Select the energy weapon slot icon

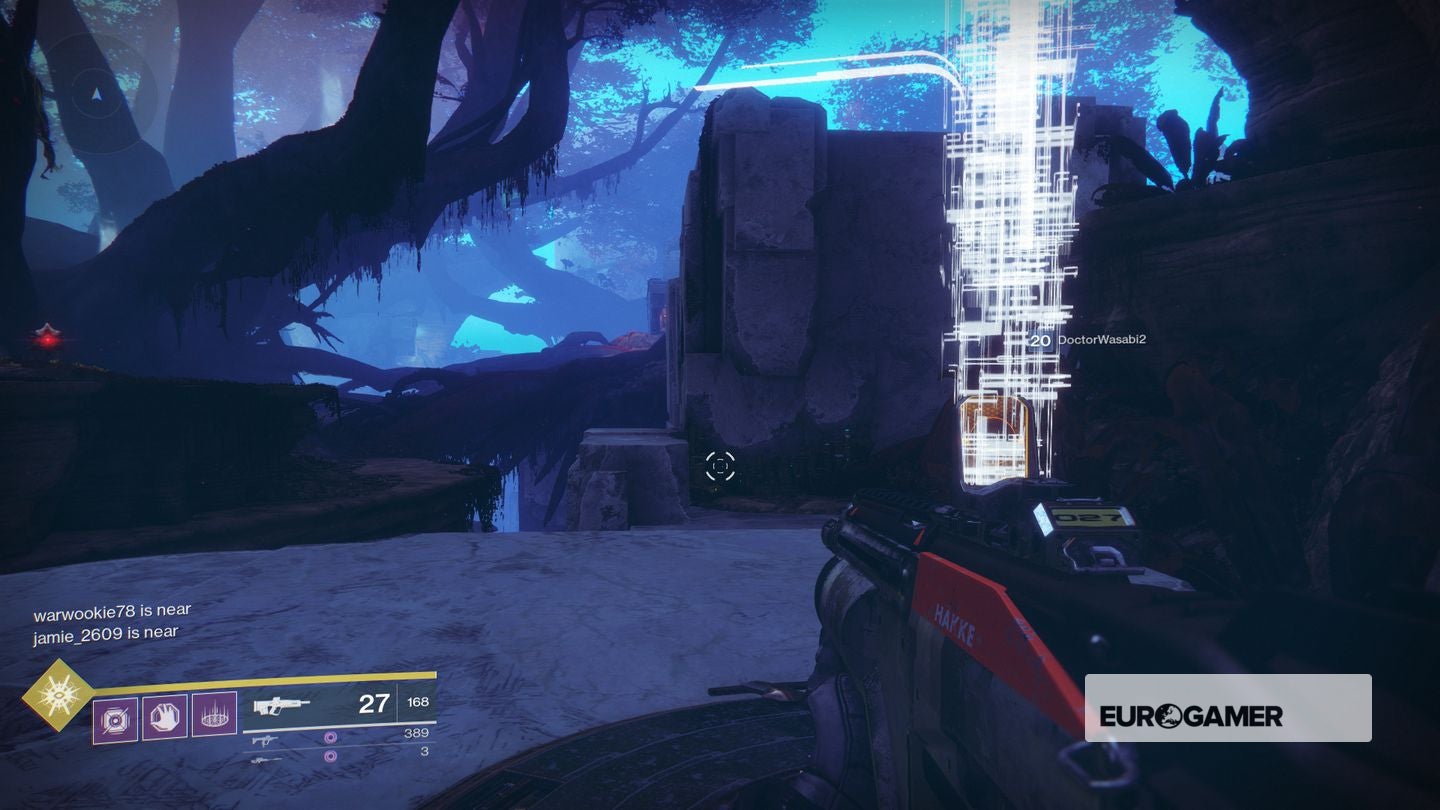(265, 740)
